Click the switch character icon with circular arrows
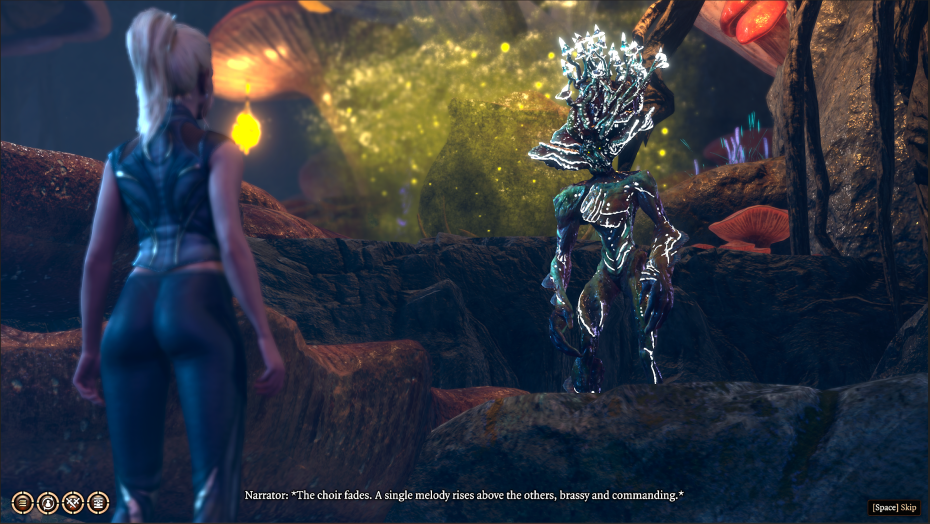Screen dimensions: 930x524 pos(47,503)
